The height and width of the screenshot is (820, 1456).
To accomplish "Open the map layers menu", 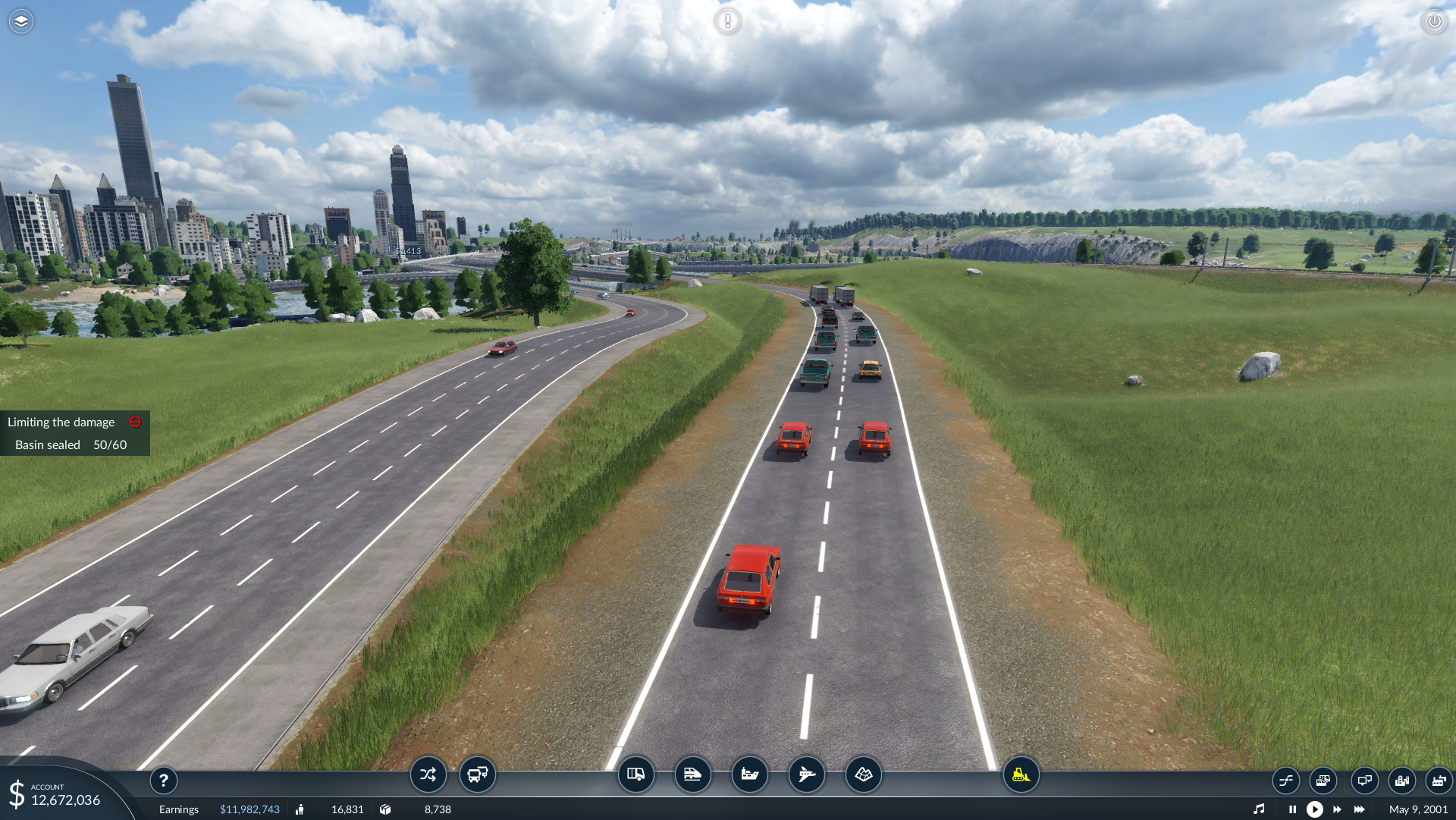I will tap(21, 21).
